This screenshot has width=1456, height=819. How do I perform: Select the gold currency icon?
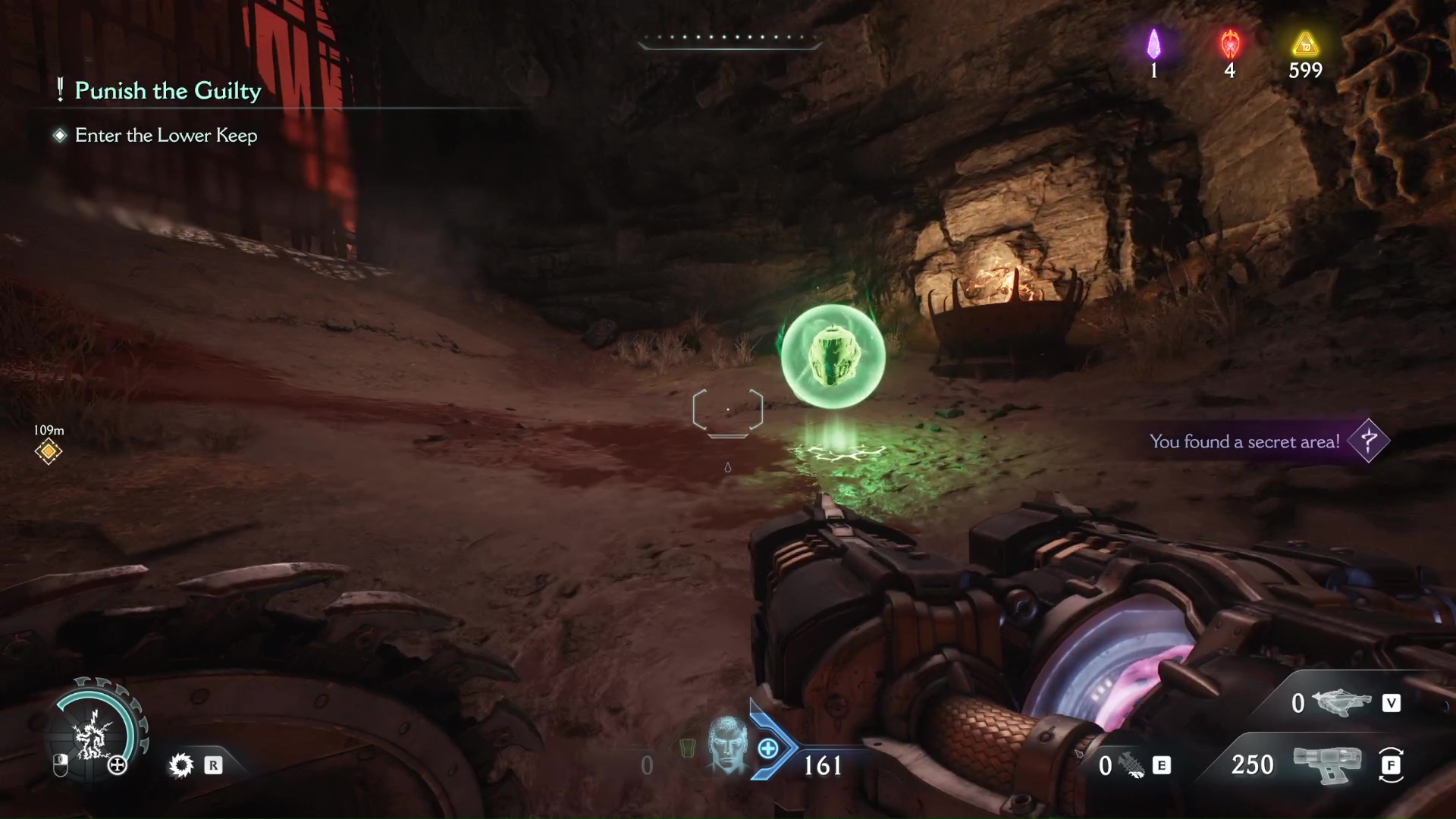(1305, 45)
